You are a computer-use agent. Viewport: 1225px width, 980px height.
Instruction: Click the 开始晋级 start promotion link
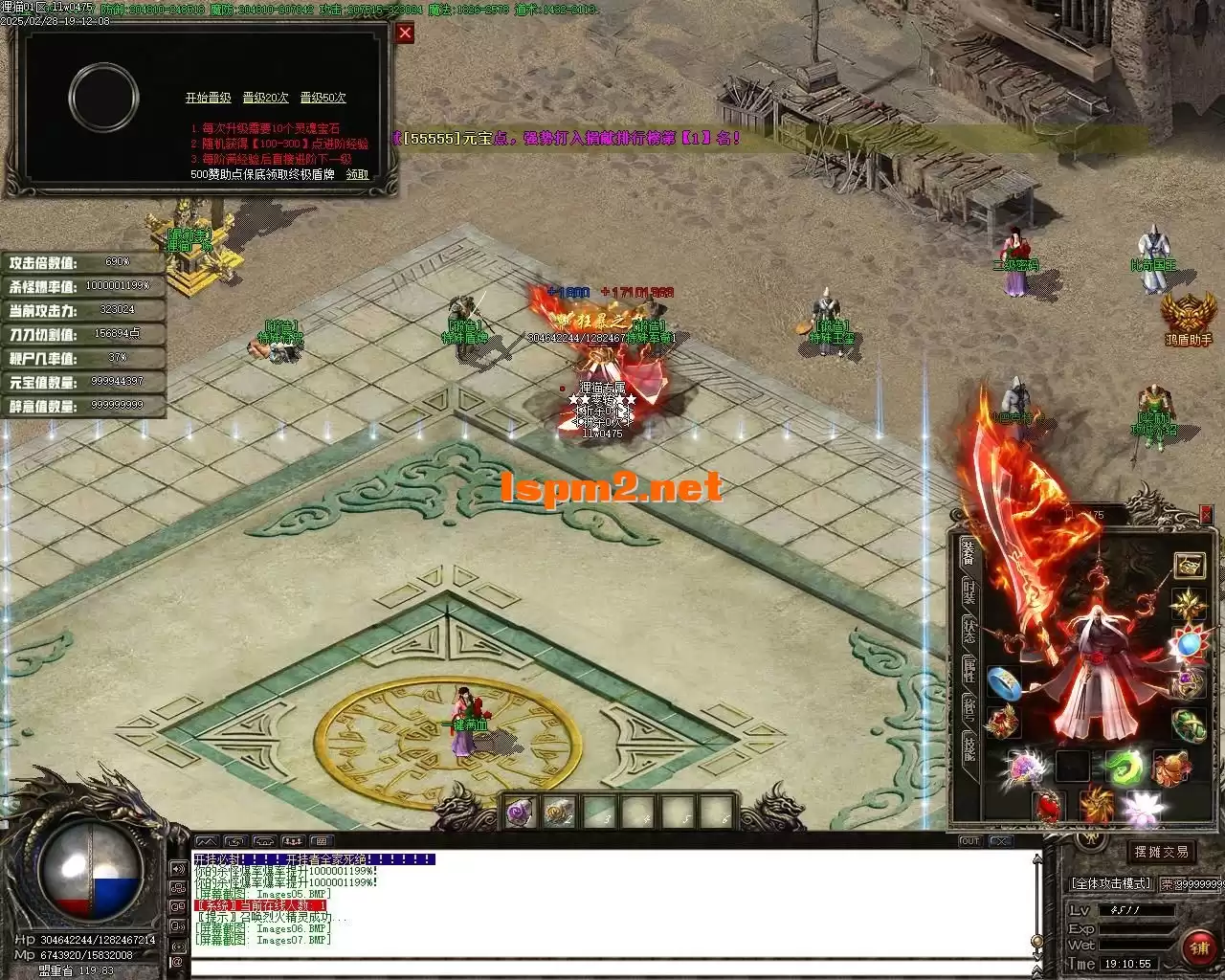tap(208, 98)
